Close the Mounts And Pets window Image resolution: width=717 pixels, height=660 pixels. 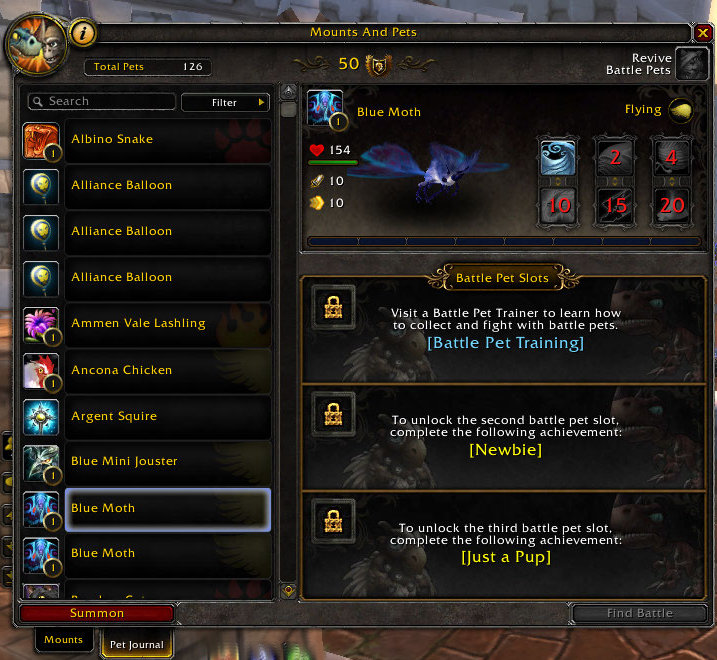tap(704, 33)
